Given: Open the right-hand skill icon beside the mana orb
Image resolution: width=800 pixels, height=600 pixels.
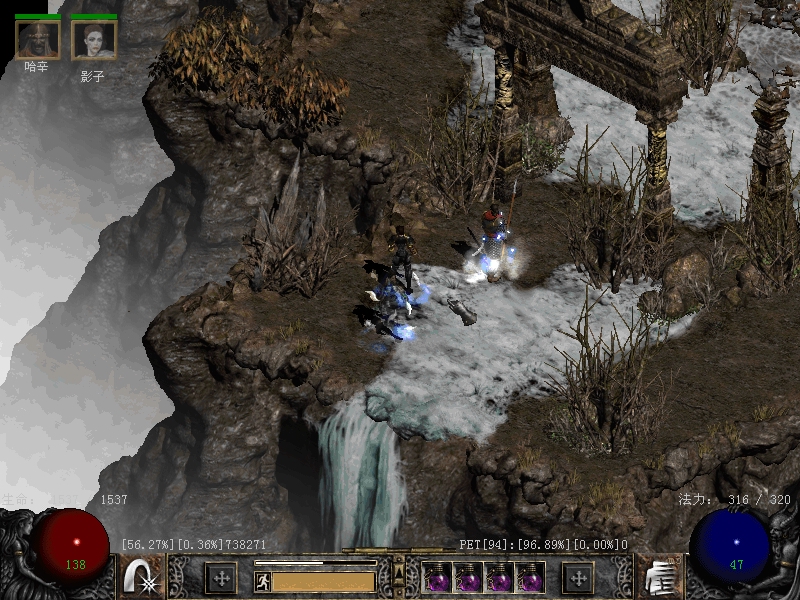Looking at the screenshot, I should (658, 578).
